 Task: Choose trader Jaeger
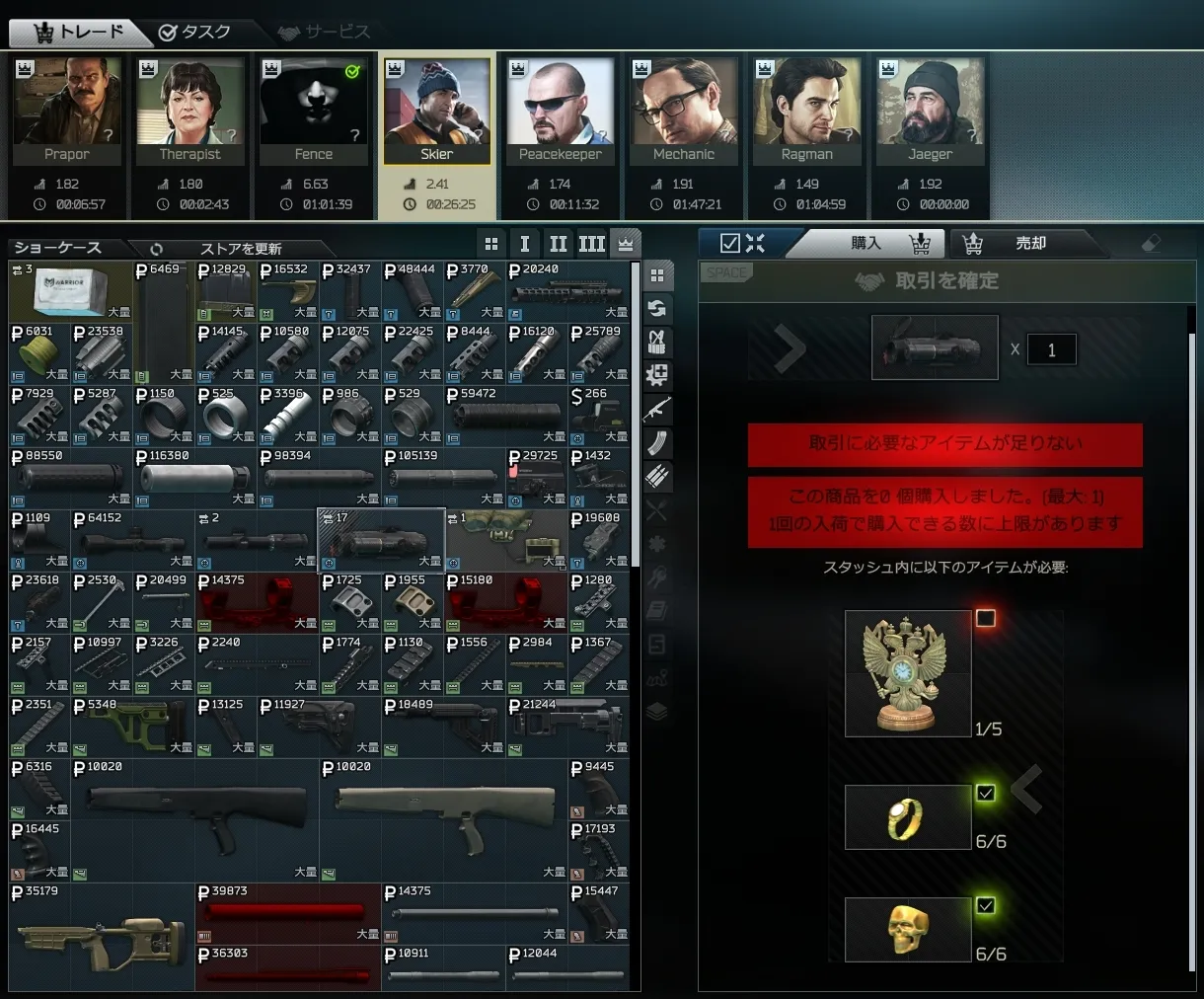[931, 111]
